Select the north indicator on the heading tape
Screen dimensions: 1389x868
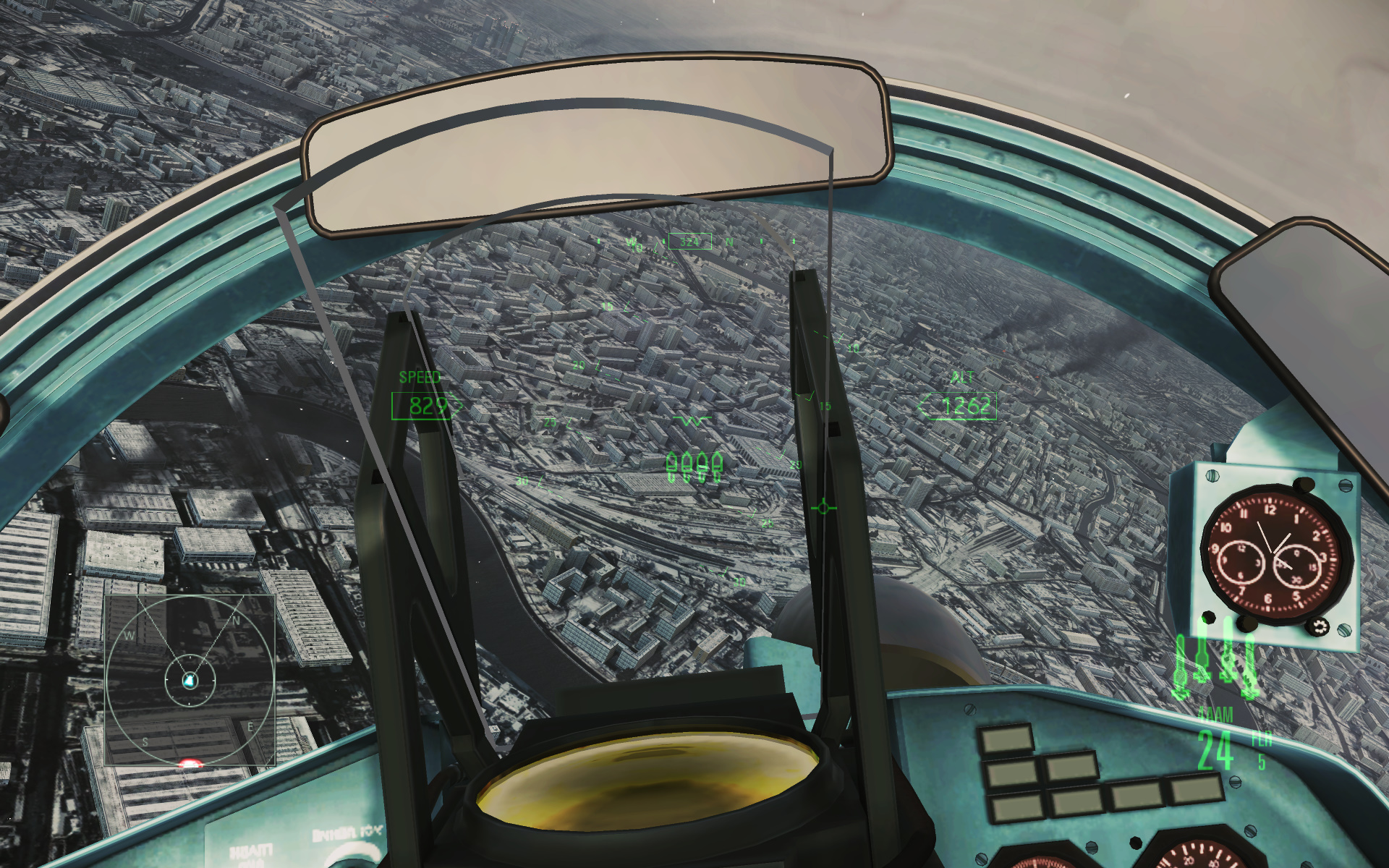pyautogui.click(x=729, y=243)
